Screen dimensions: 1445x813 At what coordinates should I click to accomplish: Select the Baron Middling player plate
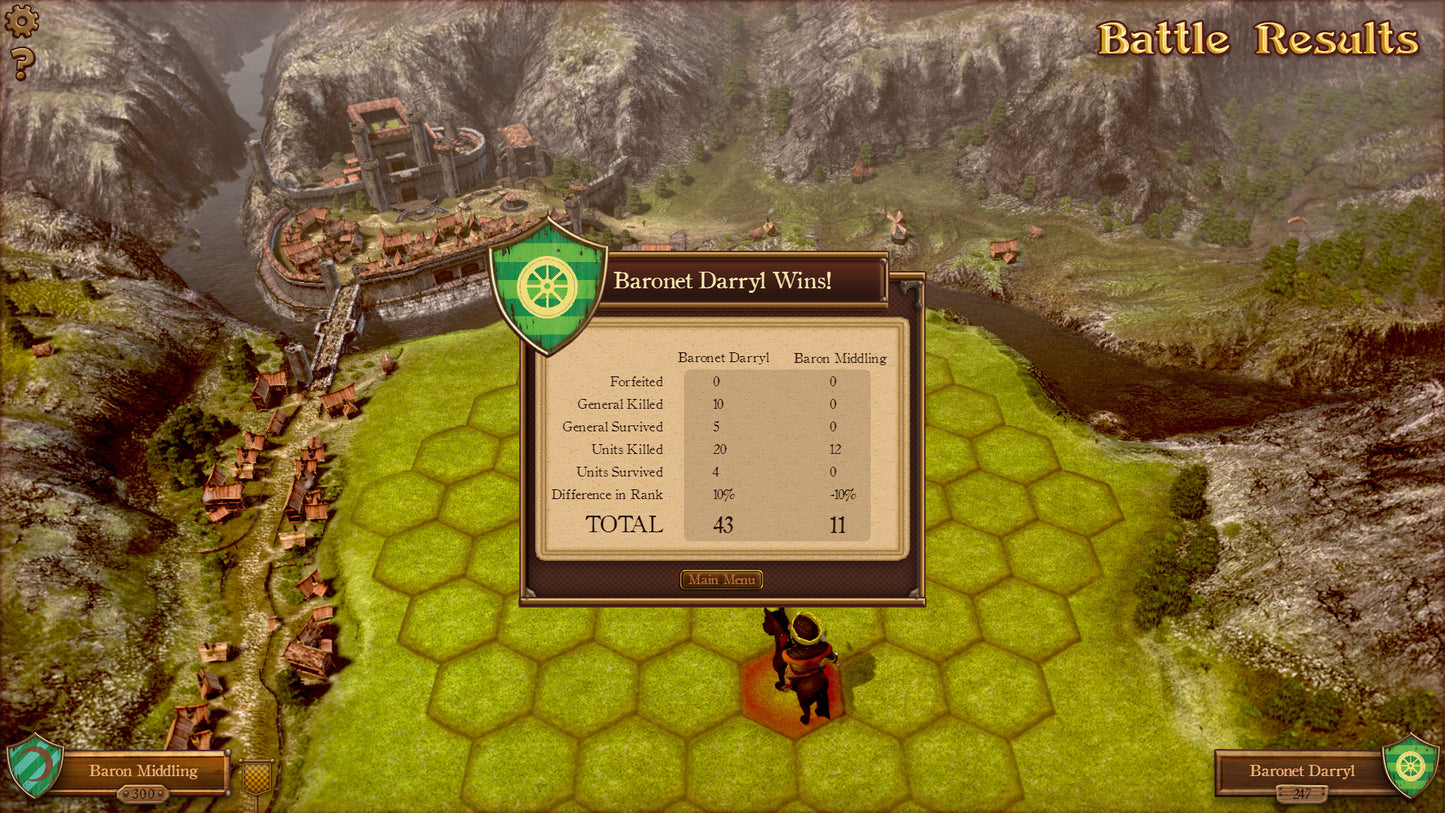tap(143, 771)
